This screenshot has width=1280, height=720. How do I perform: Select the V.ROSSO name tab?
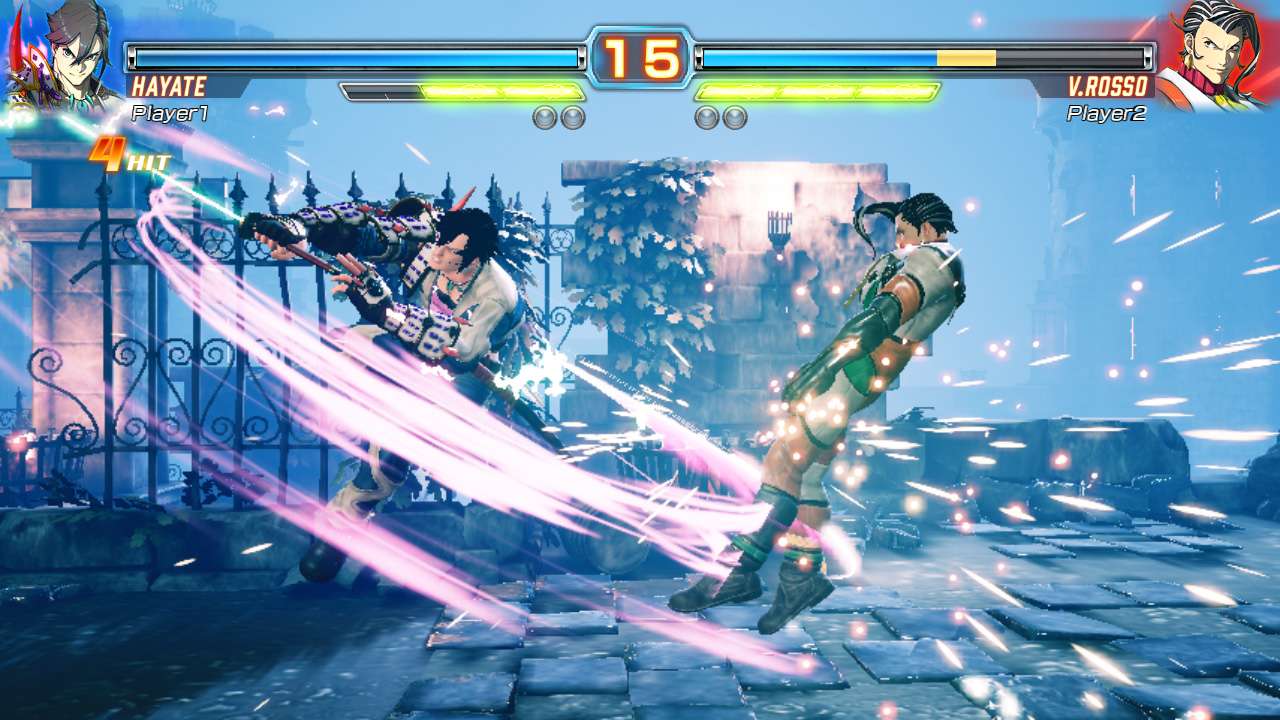click(1109, 88)
